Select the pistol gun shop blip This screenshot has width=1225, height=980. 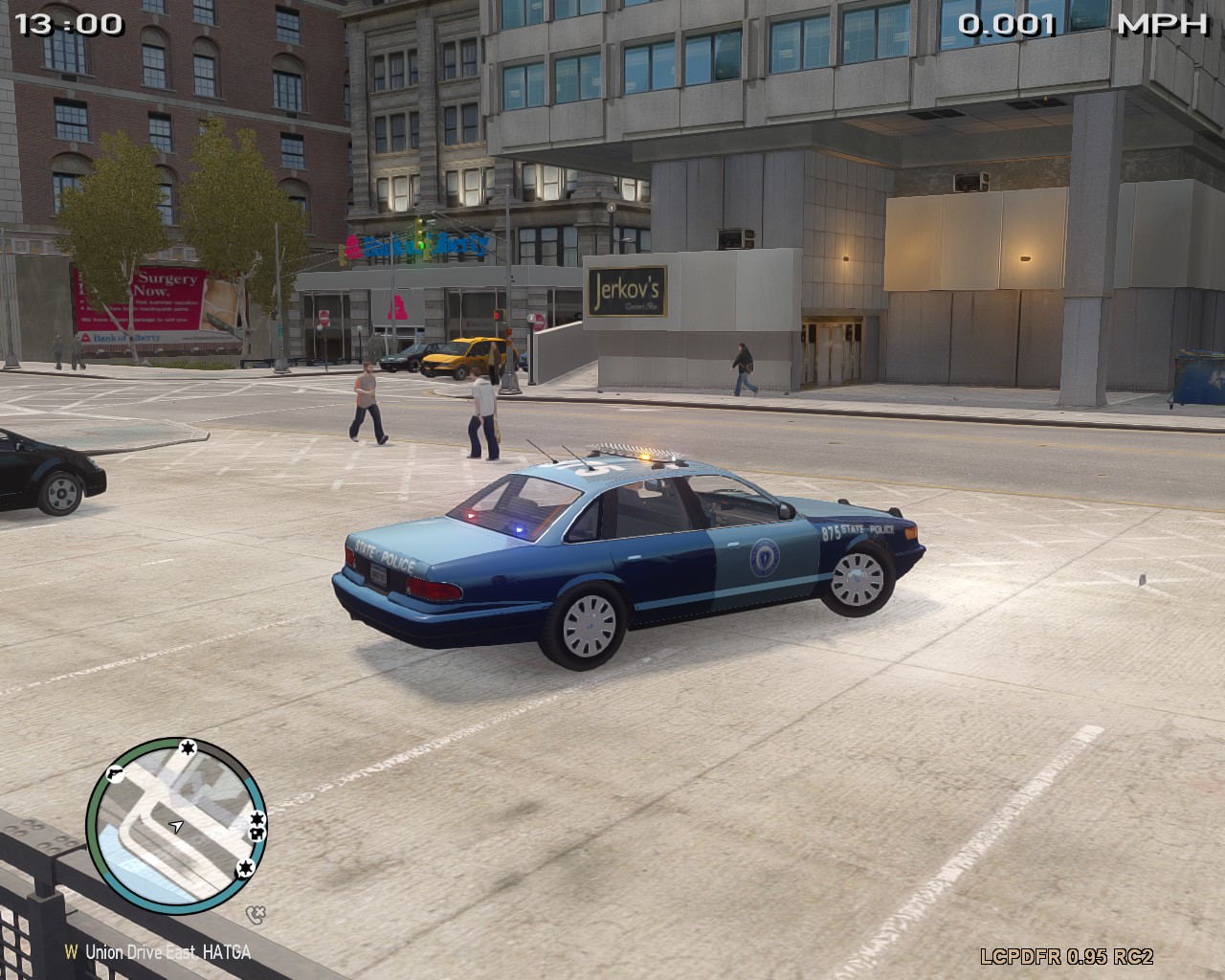click(116, 772)
